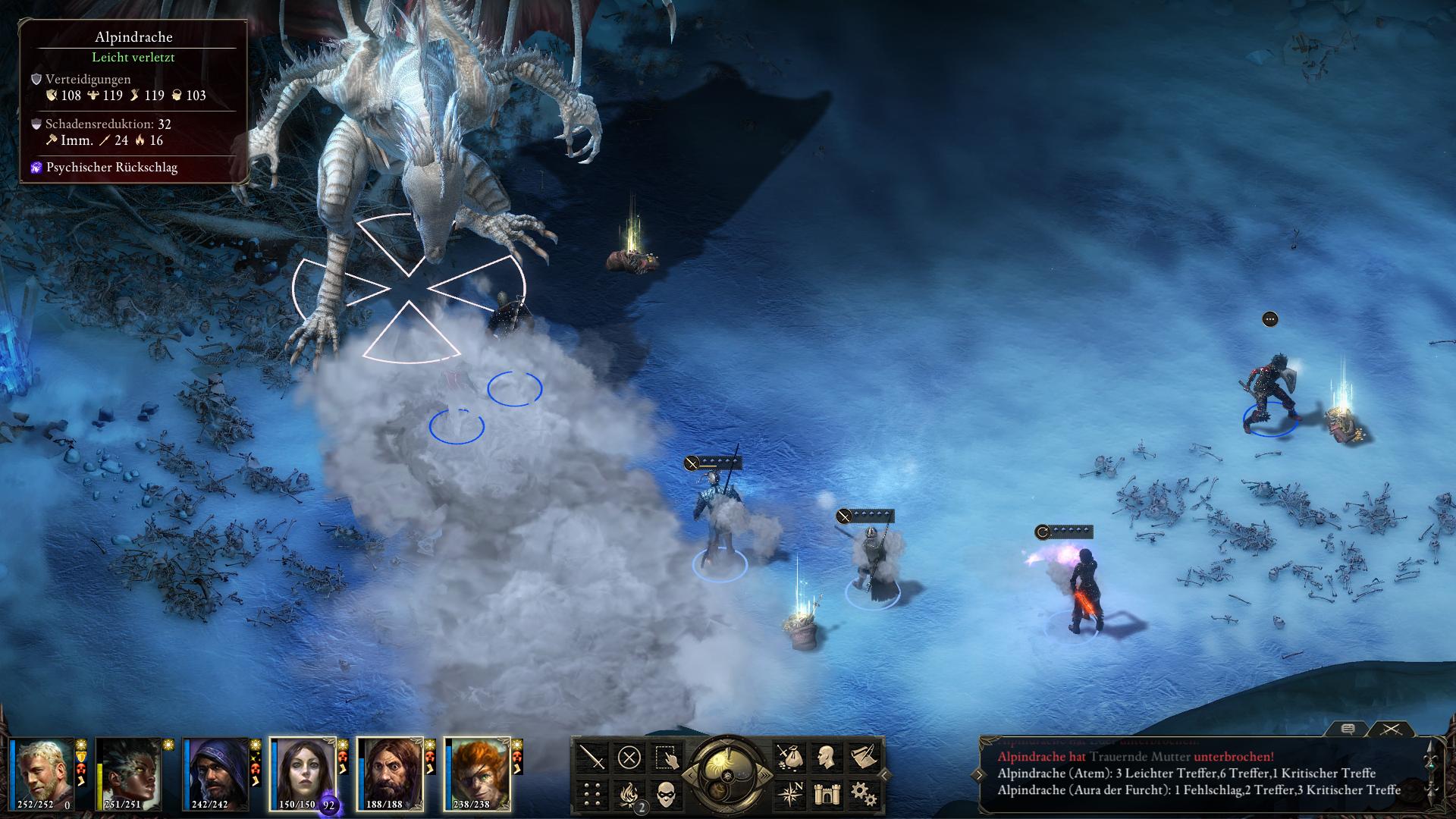Viewport: 1456px width, 819px height.
Task: Select the purple-hooded mage's portrait
Action: tap(215, 773)
